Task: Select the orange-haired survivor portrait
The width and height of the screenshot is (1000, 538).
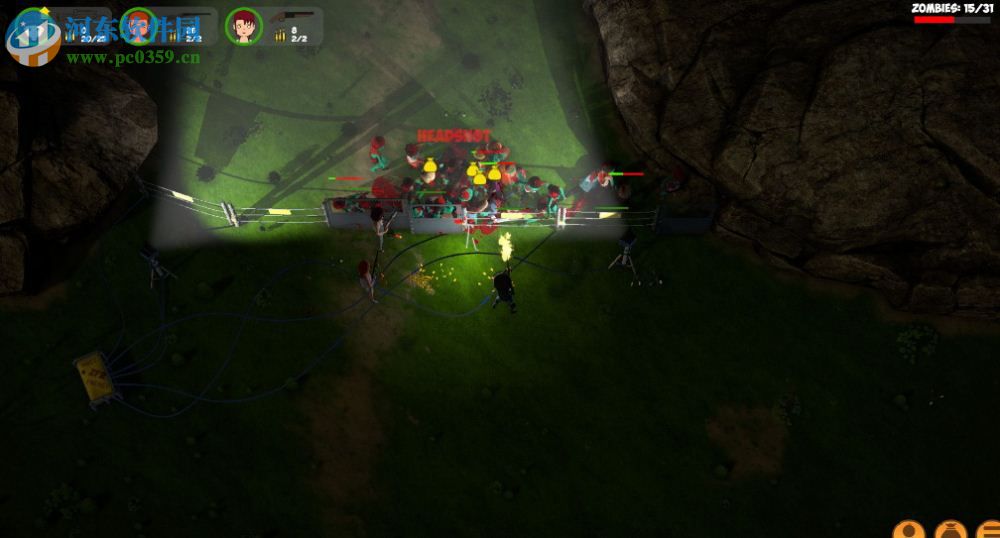Action: pyautogui.click(x=139, y=24)
